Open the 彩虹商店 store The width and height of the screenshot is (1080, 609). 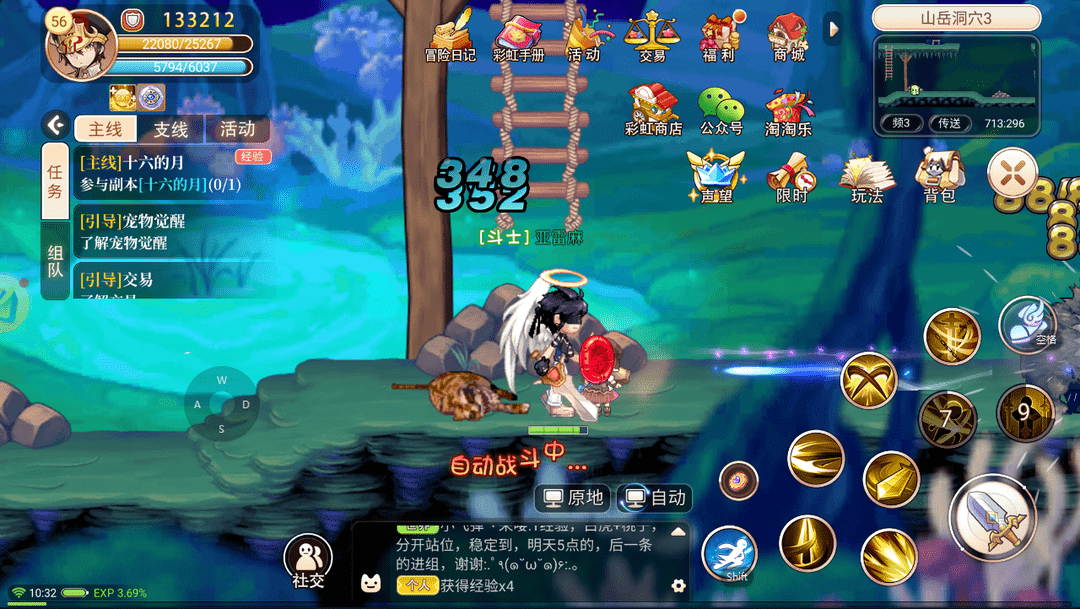tap(653, 108)
